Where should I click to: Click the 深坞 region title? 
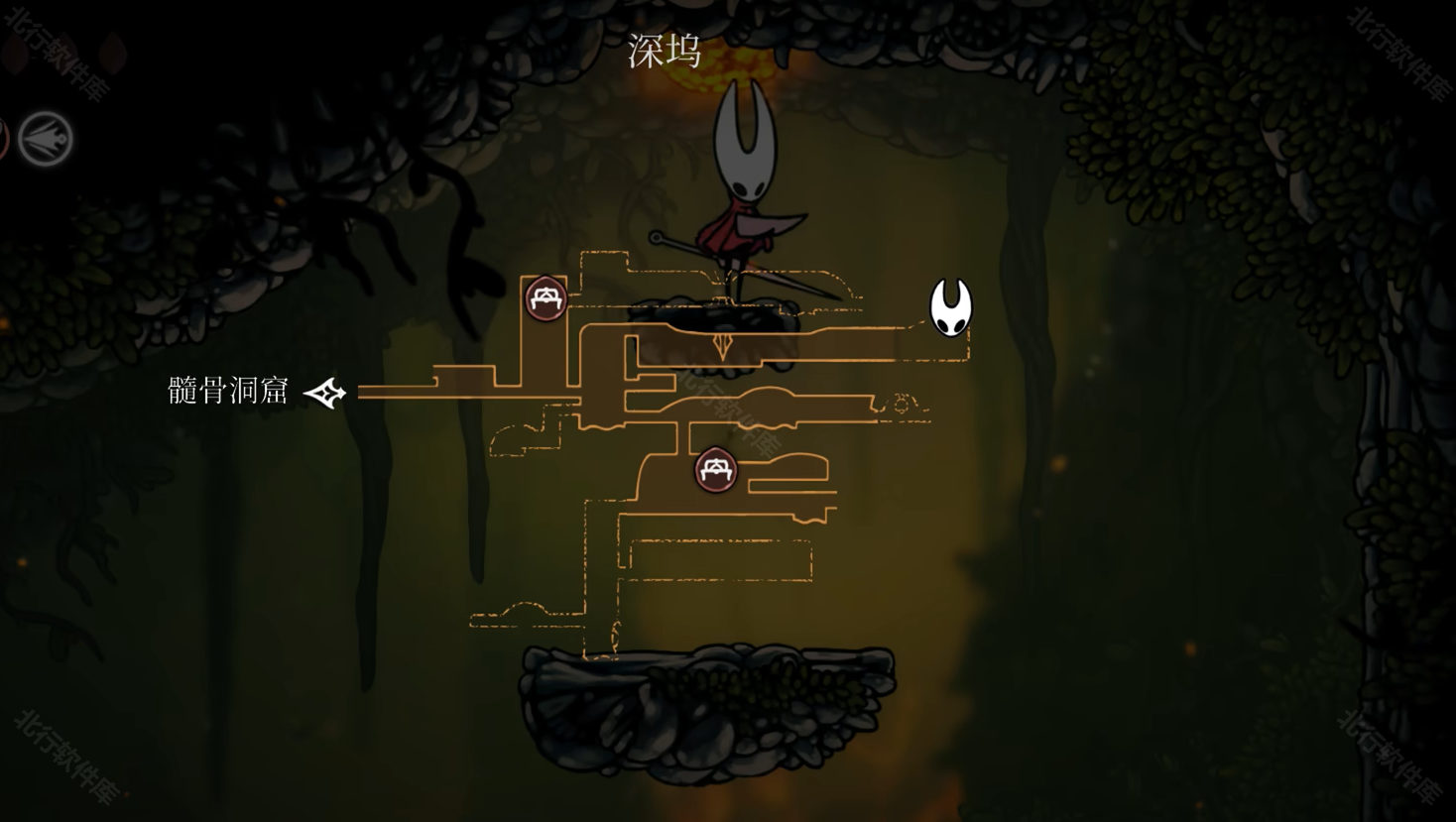(x=665, y=52)
